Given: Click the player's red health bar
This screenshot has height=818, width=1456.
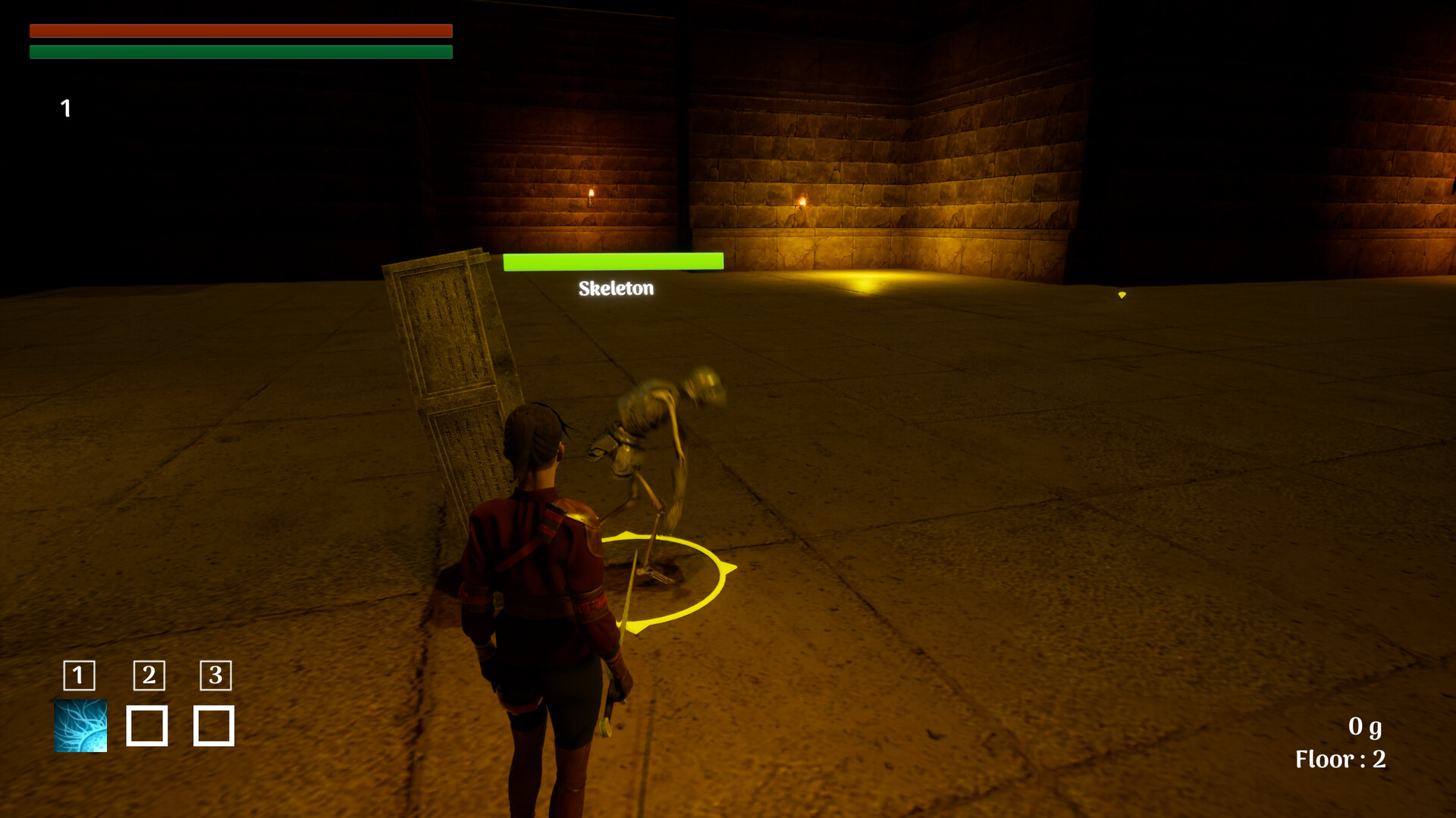Looking at the screenshot, I should pyautogui.click(x=240, y=31).
